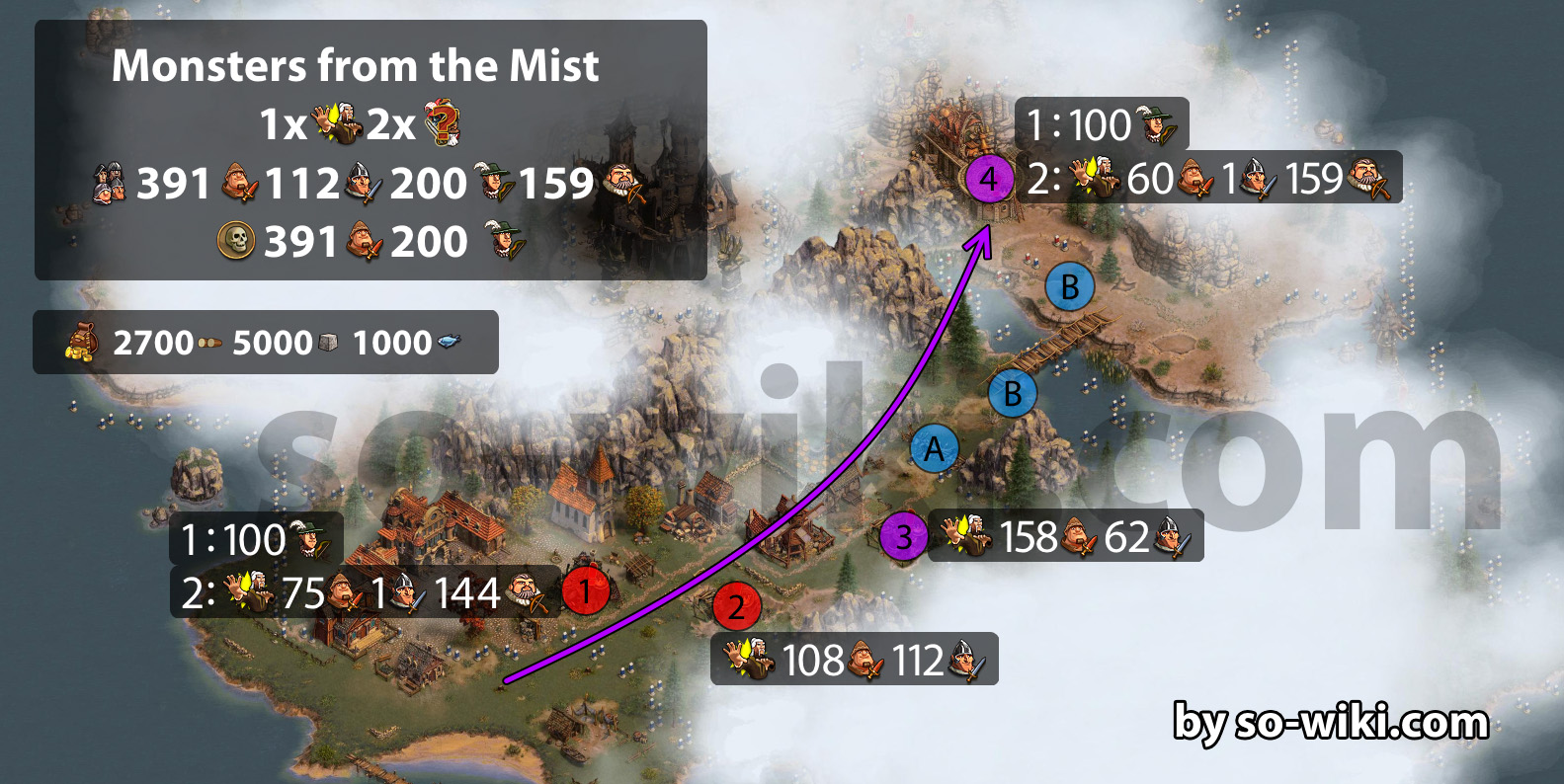
Task: Select red camp marker number 1
Action: coord(585,590)
